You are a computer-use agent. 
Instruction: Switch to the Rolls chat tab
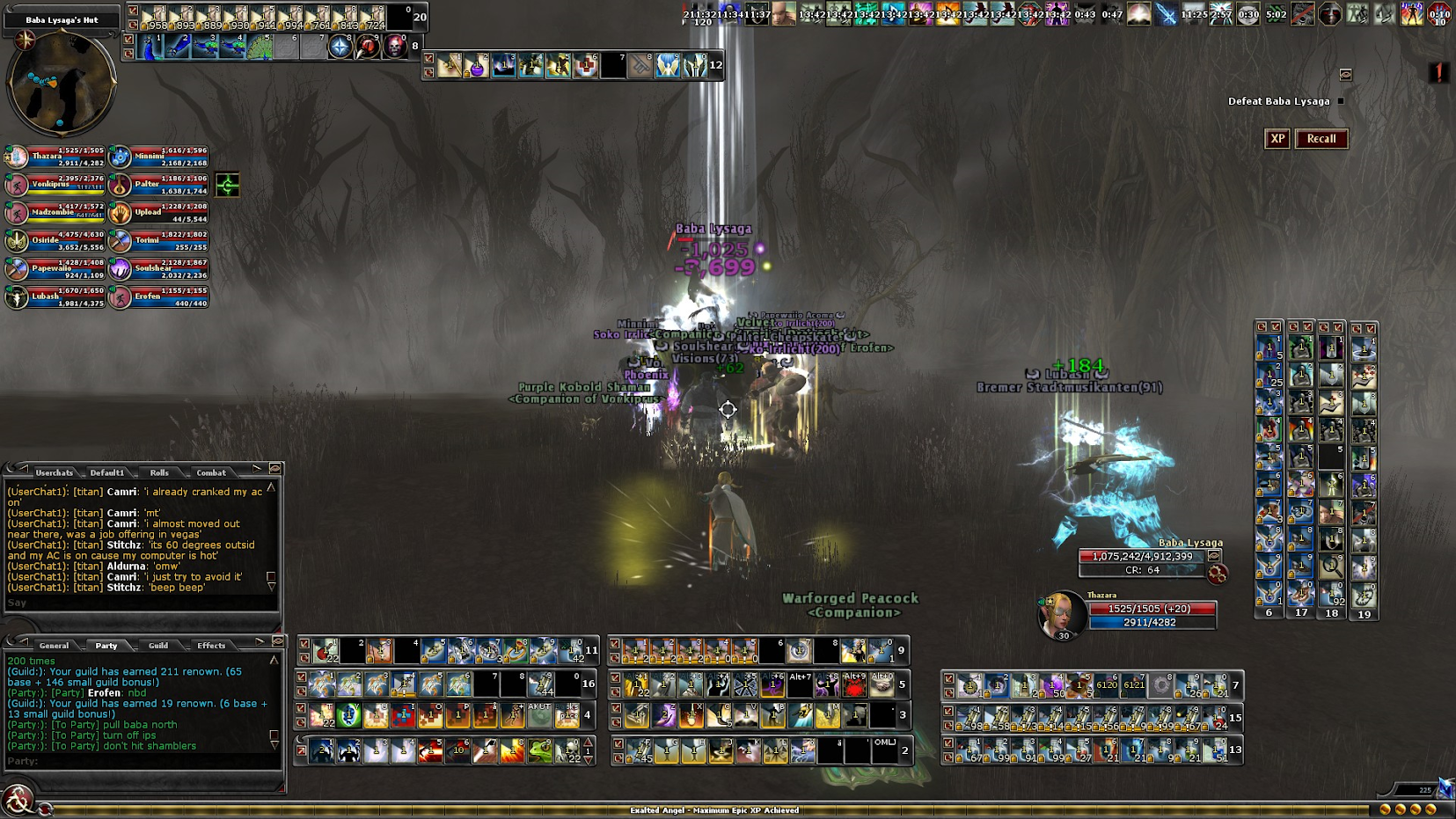click(159, 472)
